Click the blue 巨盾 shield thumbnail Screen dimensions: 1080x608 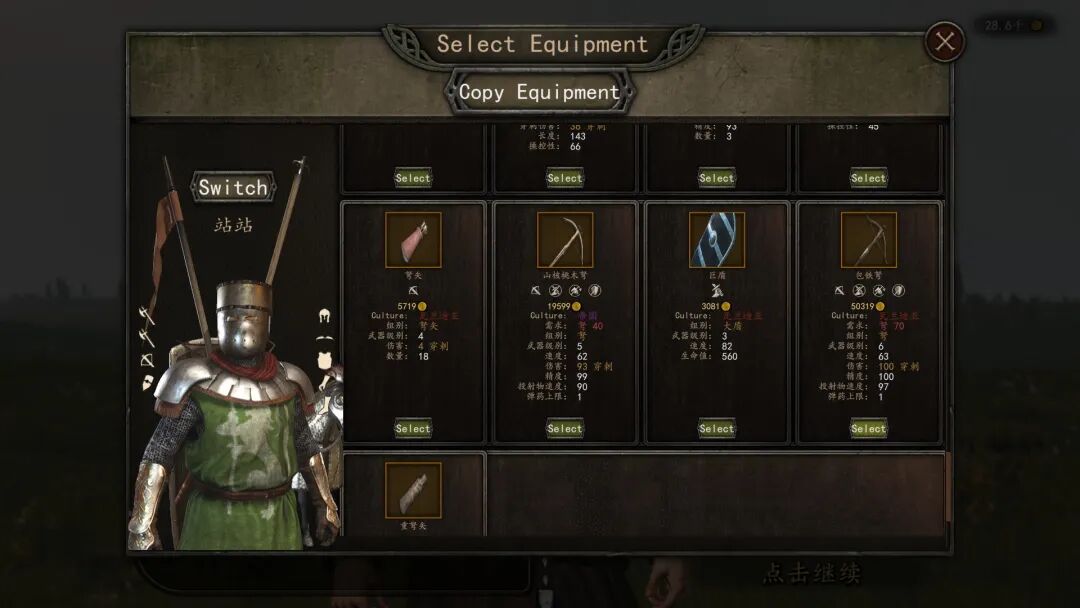point(717,240)
